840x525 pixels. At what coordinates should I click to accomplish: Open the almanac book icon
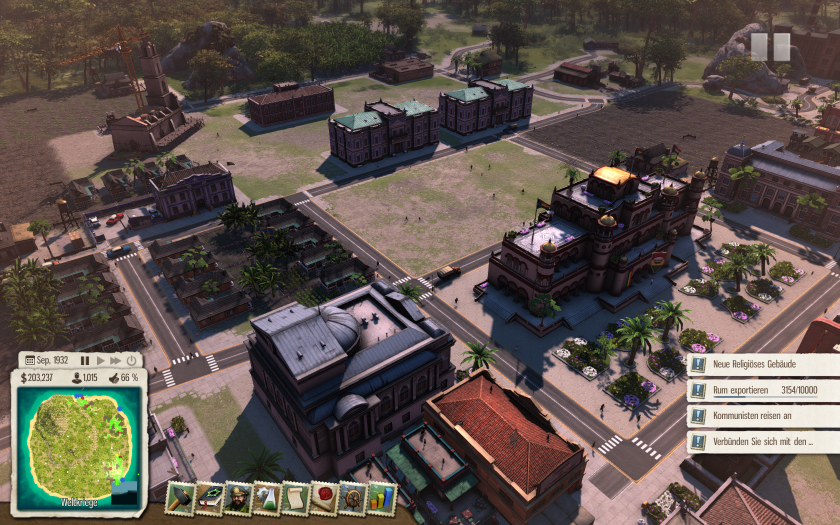point(209,497)
